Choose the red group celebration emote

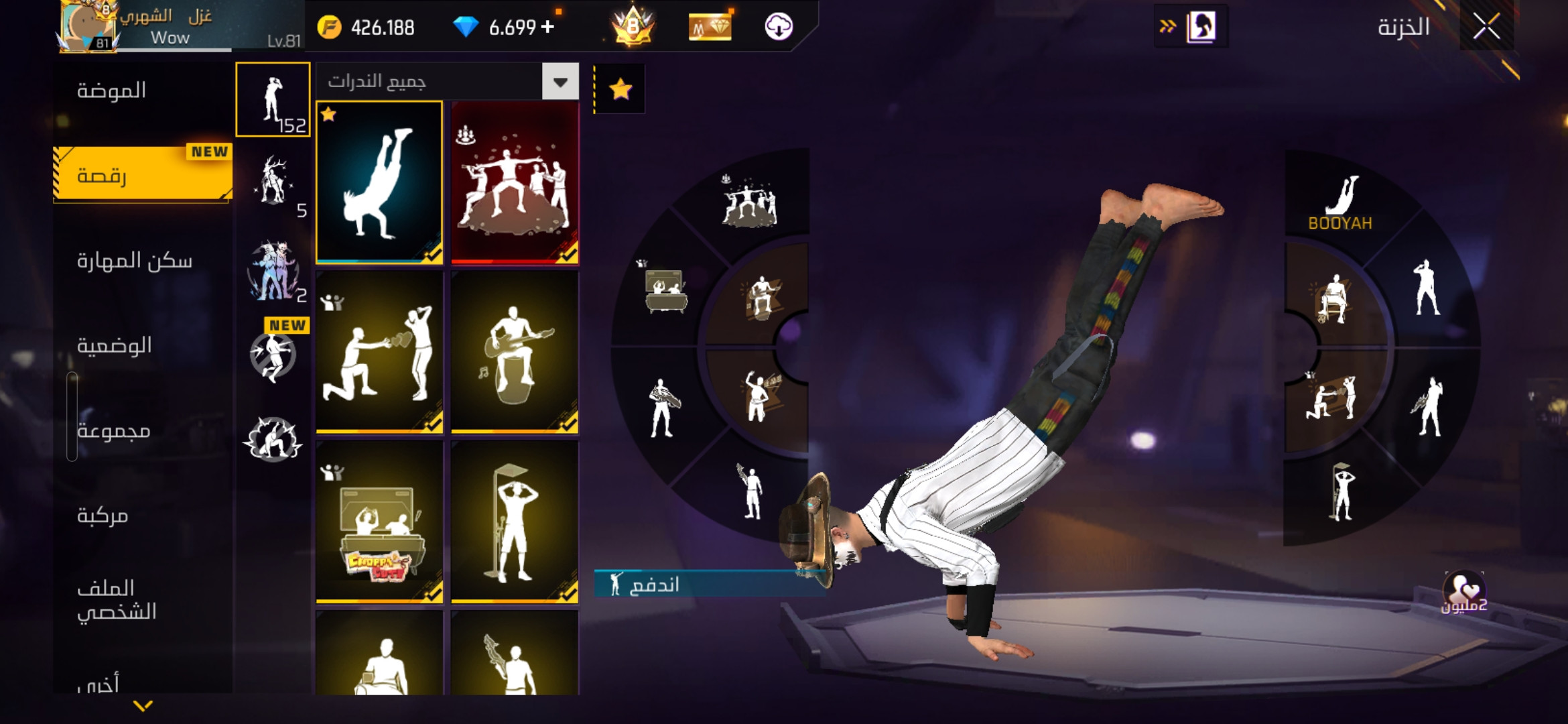coord(515,182)
